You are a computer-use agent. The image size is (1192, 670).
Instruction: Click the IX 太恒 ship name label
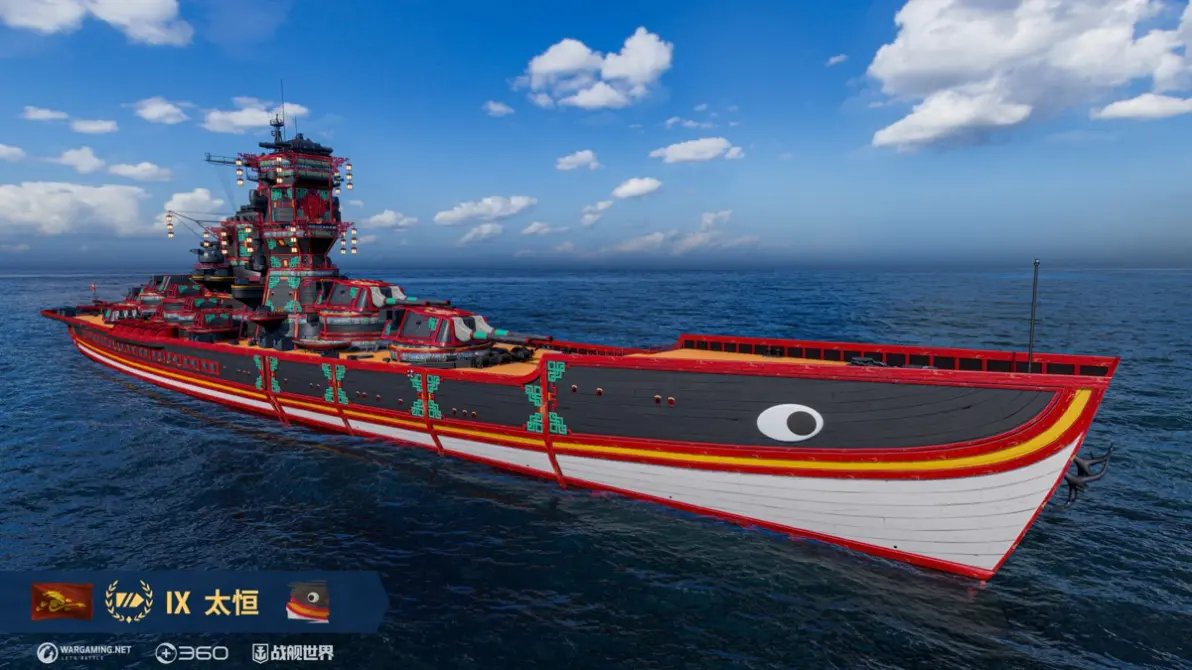pyautogui.click(x=212, y=603)
